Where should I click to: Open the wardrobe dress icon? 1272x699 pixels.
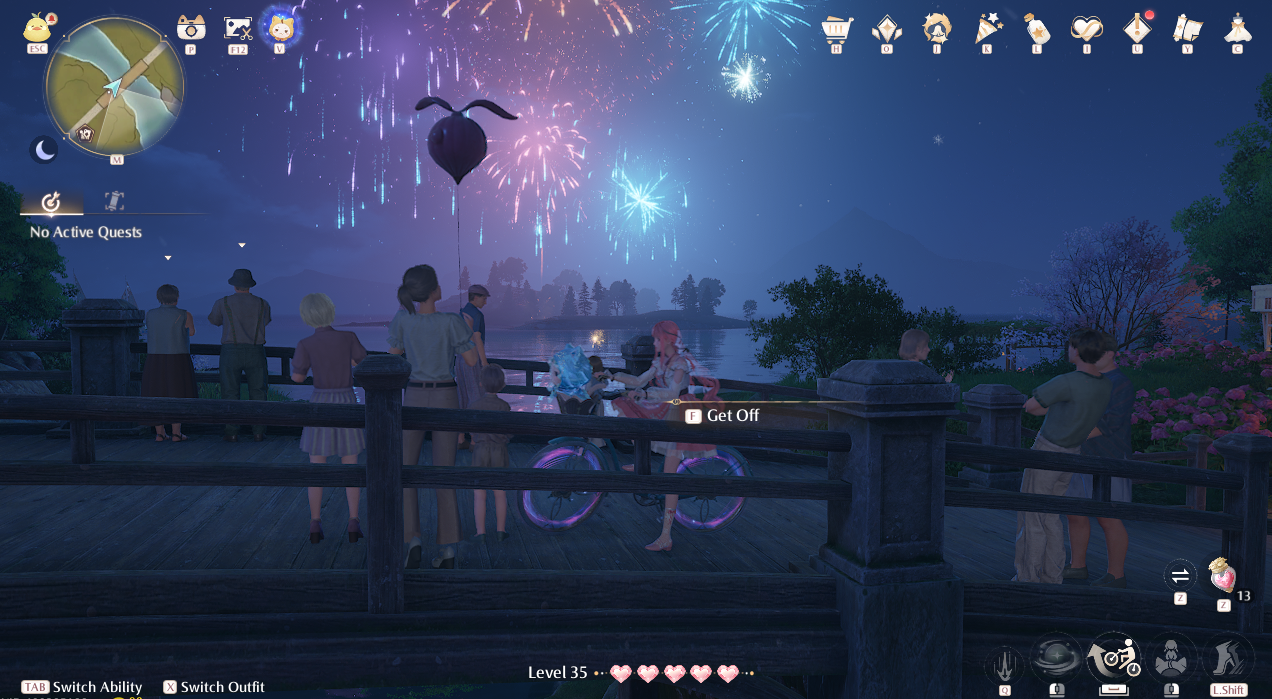point(1238,28)
